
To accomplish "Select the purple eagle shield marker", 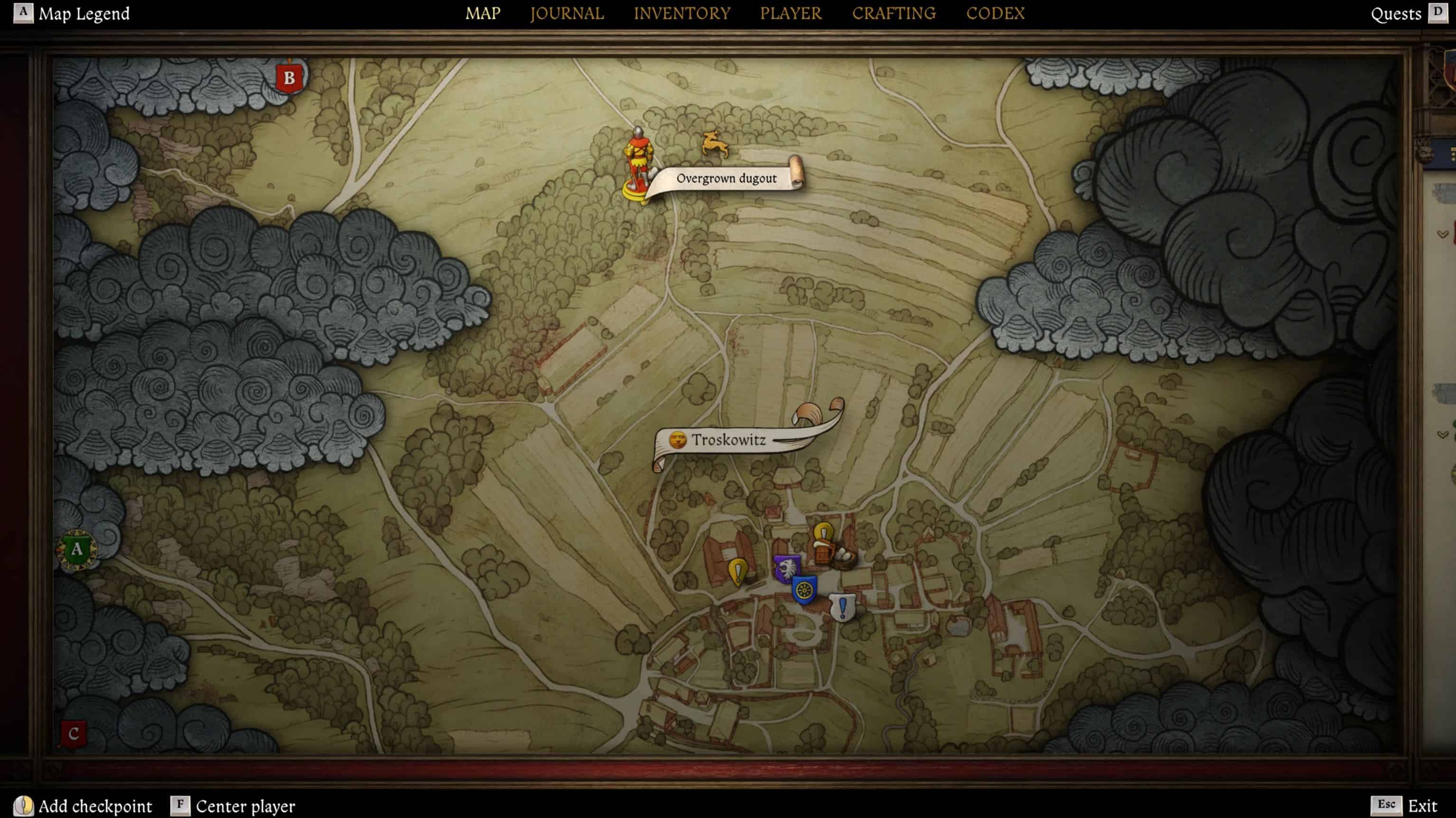I will point(786,568).
